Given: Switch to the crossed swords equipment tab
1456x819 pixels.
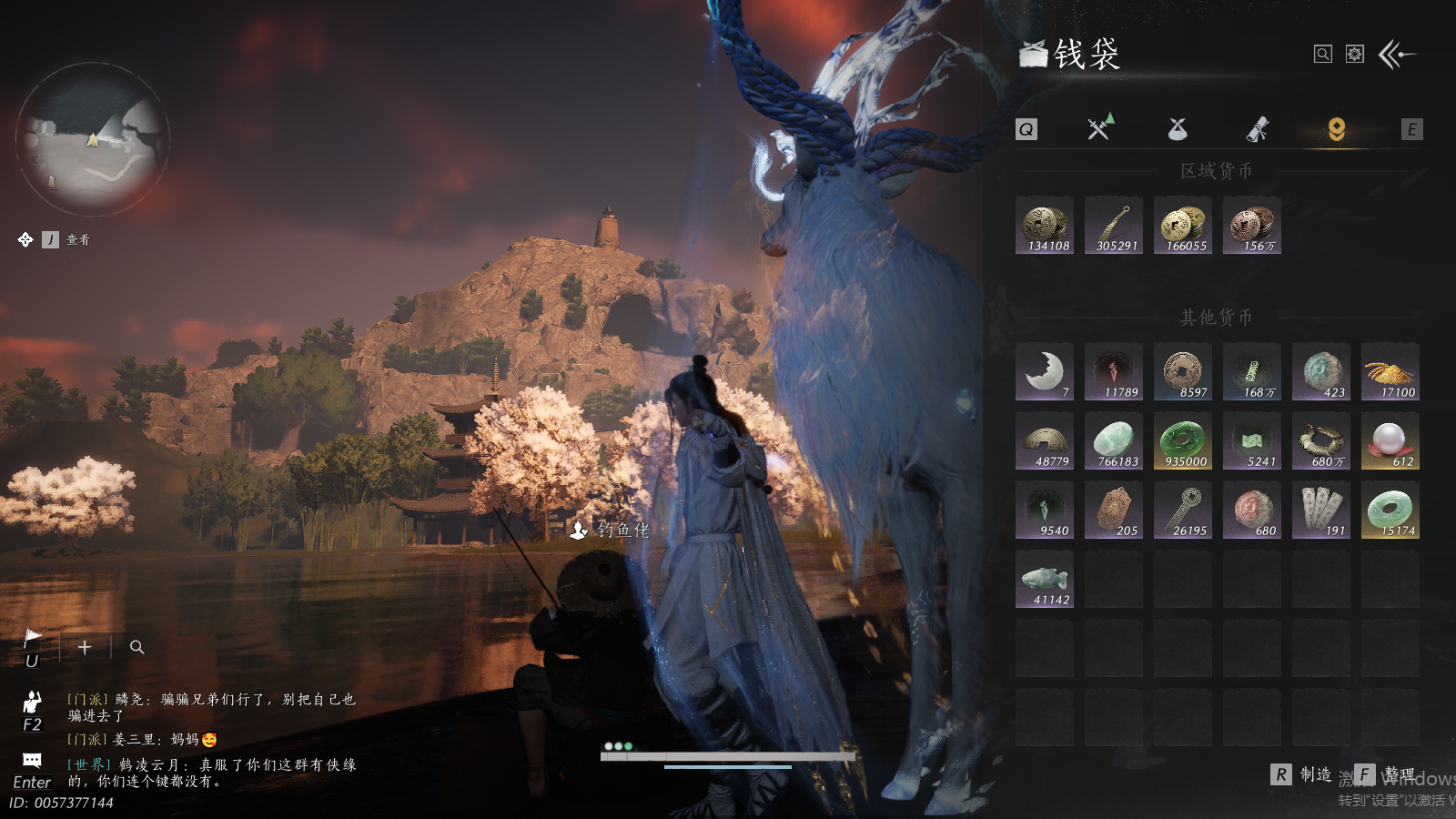Looking at the screenshot, I should pos(1100,128).
